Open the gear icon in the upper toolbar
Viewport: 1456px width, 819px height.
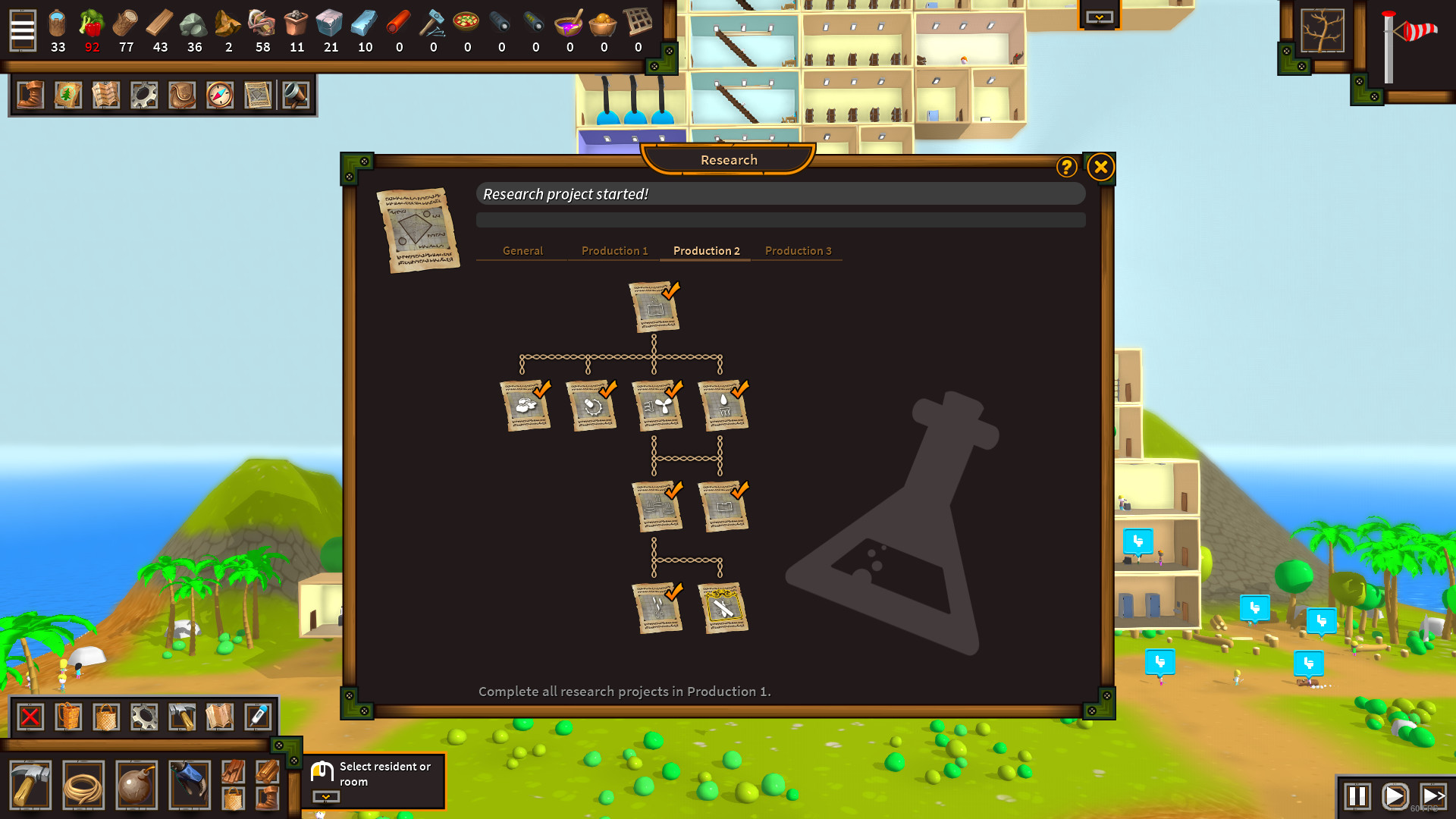[x=144, y=95]
